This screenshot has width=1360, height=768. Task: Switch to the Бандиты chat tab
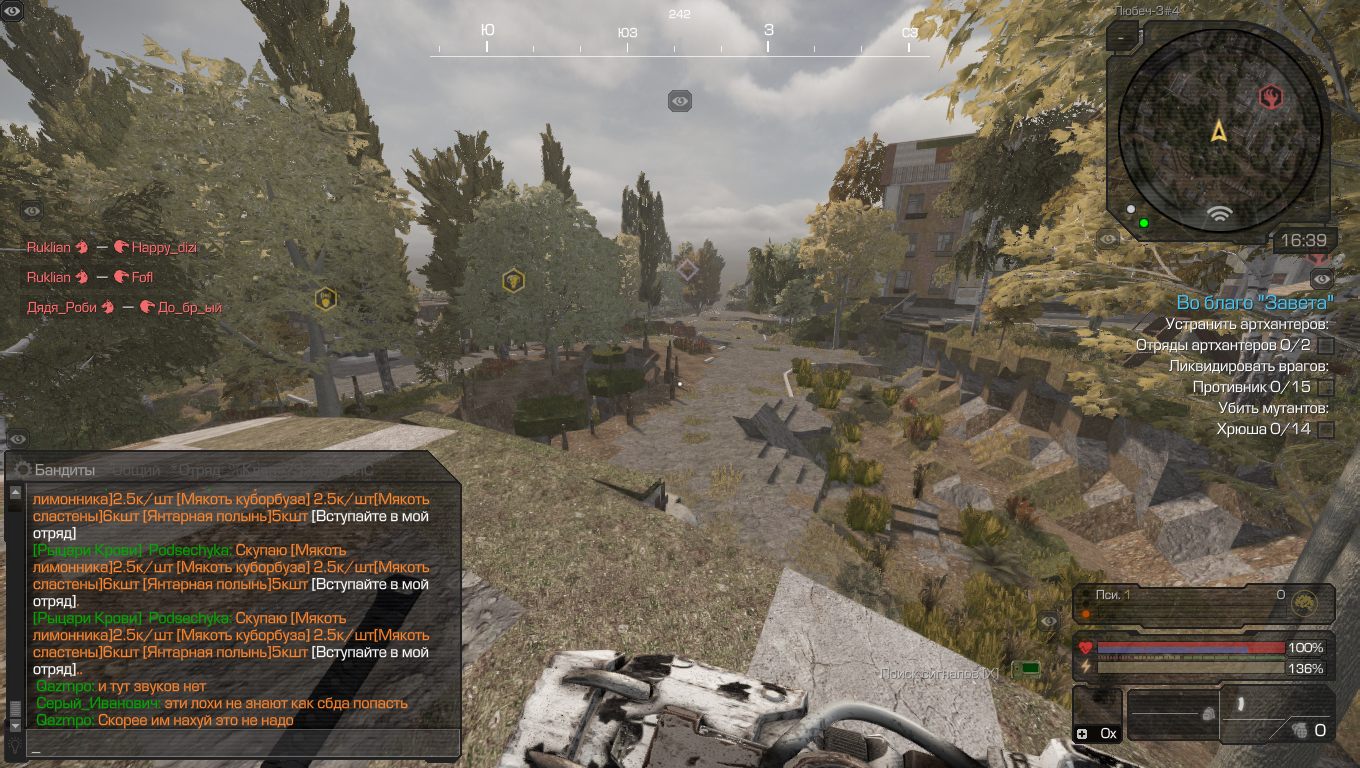point(65,470)
